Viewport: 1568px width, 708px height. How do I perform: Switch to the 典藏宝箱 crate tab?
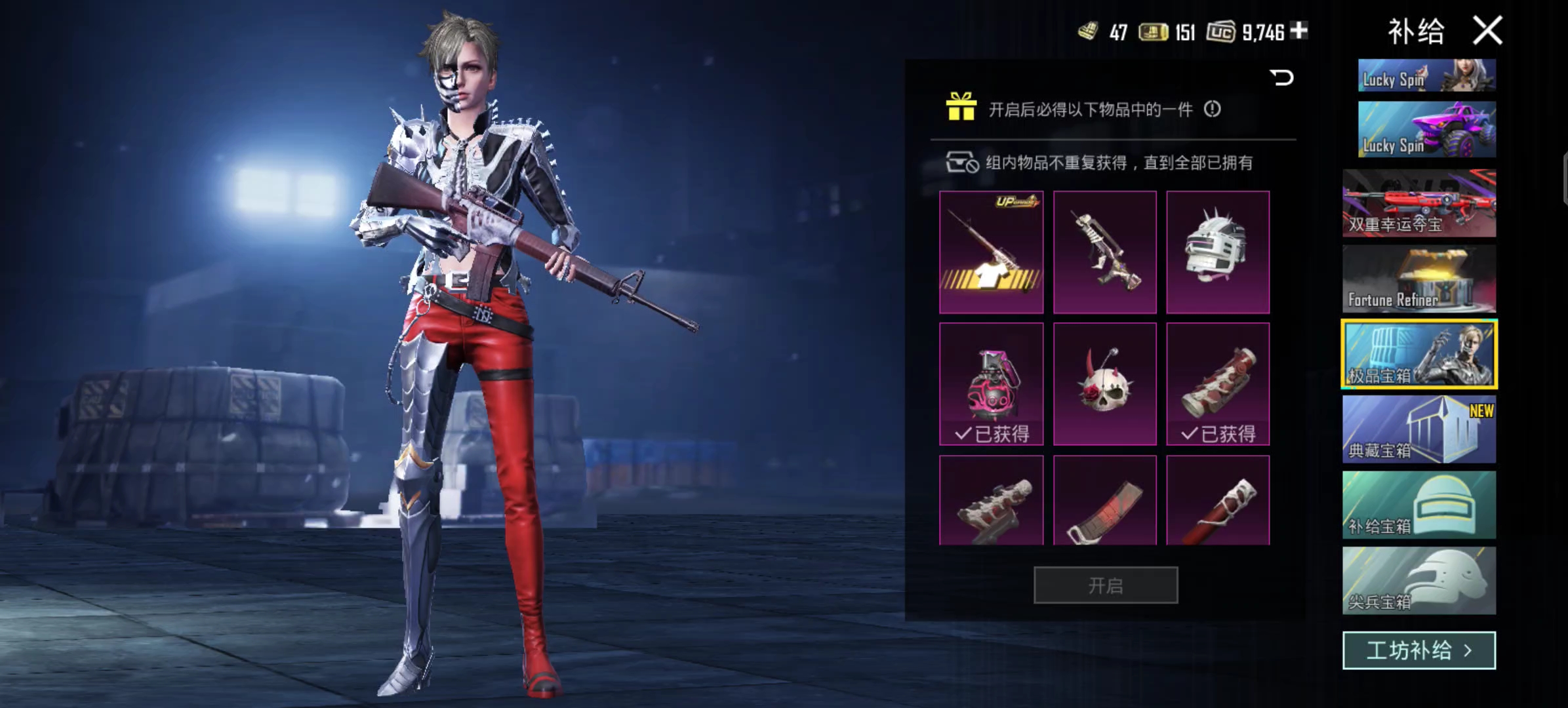tap(1419, 430)
